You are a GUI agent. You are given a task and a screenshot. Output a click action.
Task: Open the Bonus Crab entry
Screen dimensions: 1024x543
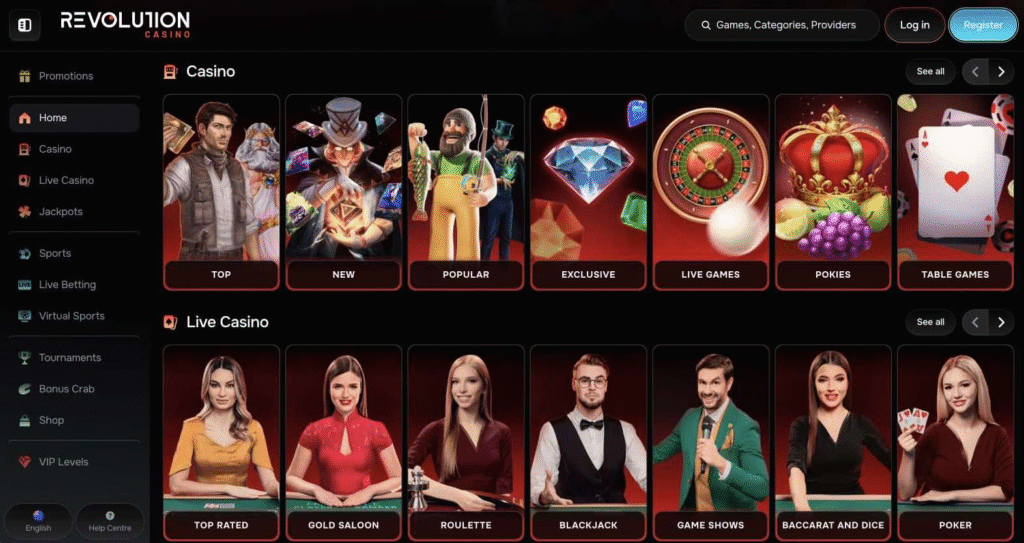tap(66, 389)
